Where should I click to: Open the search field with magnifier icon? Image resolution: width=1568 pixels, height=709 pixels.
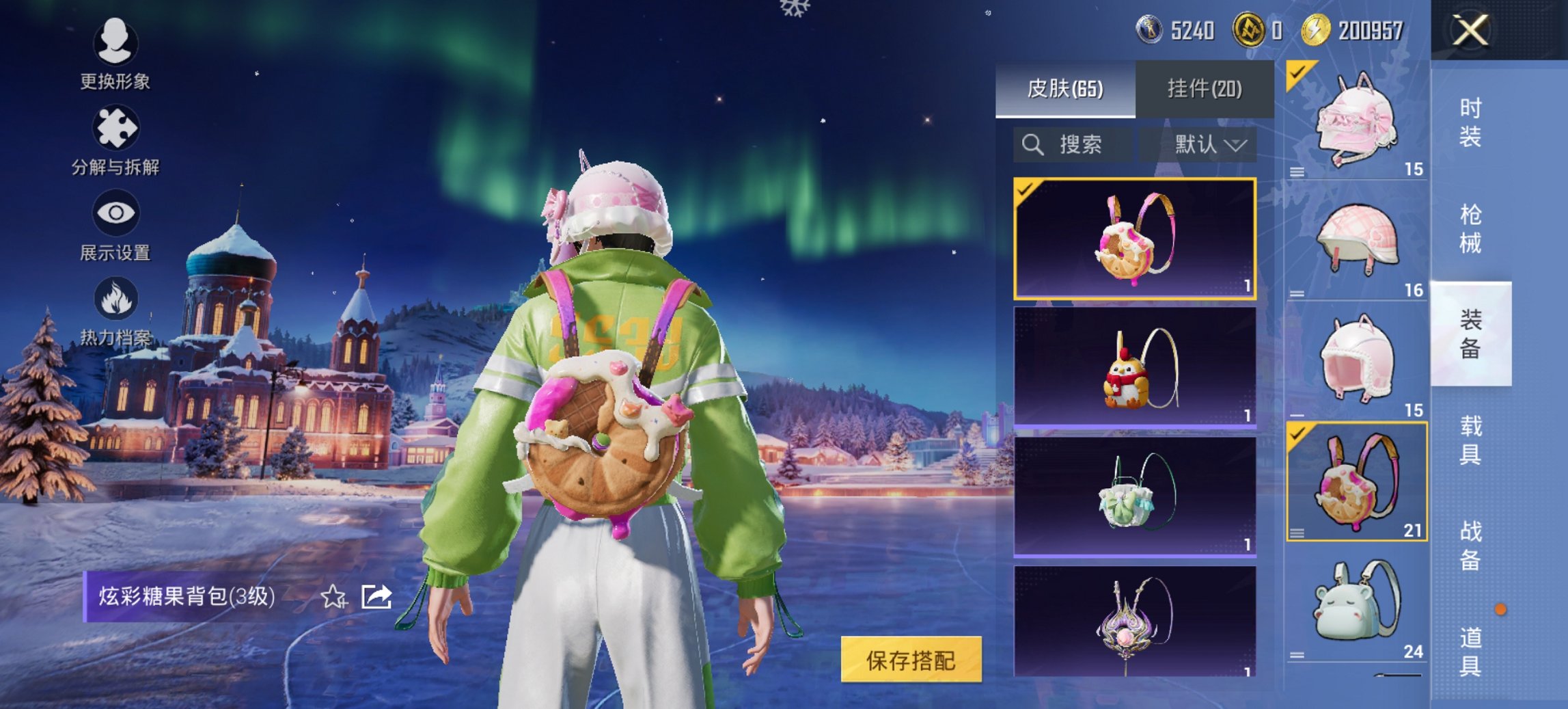click(1076, 145)
